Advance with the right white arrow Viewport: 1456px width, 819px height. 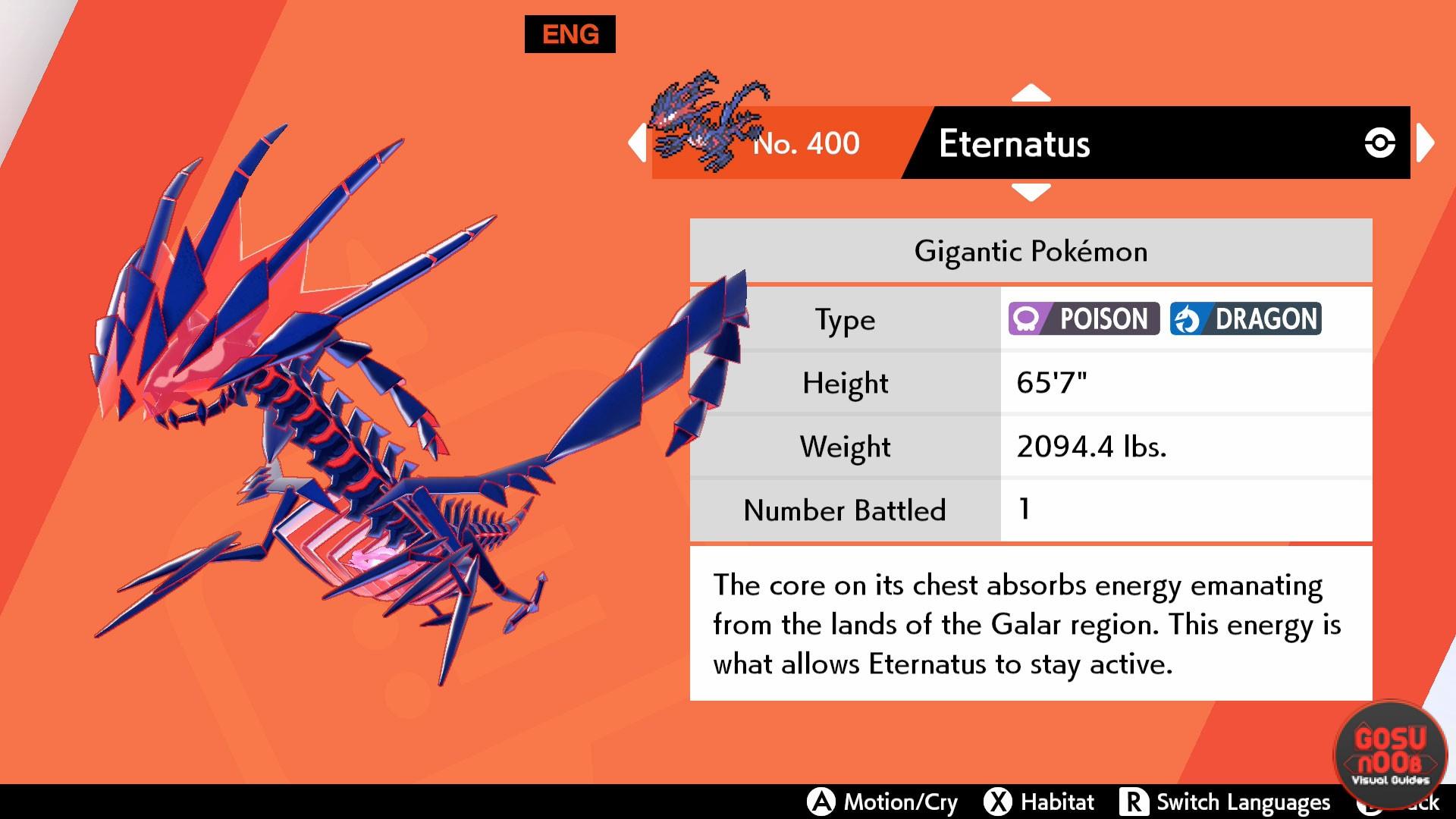[x=1425, y=143]
